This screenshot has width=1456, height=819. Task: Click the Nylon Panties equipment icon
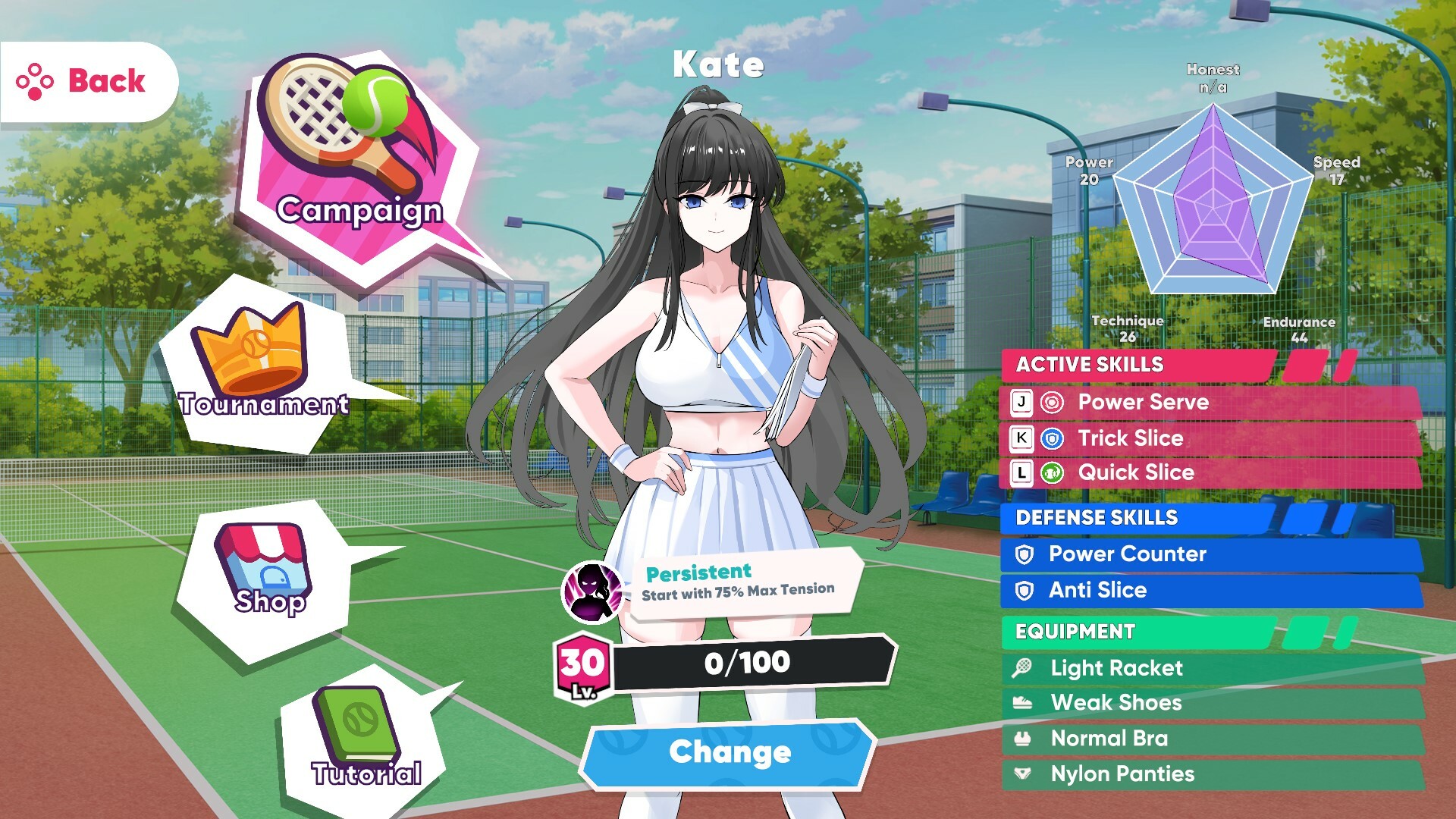[1023, 774]
